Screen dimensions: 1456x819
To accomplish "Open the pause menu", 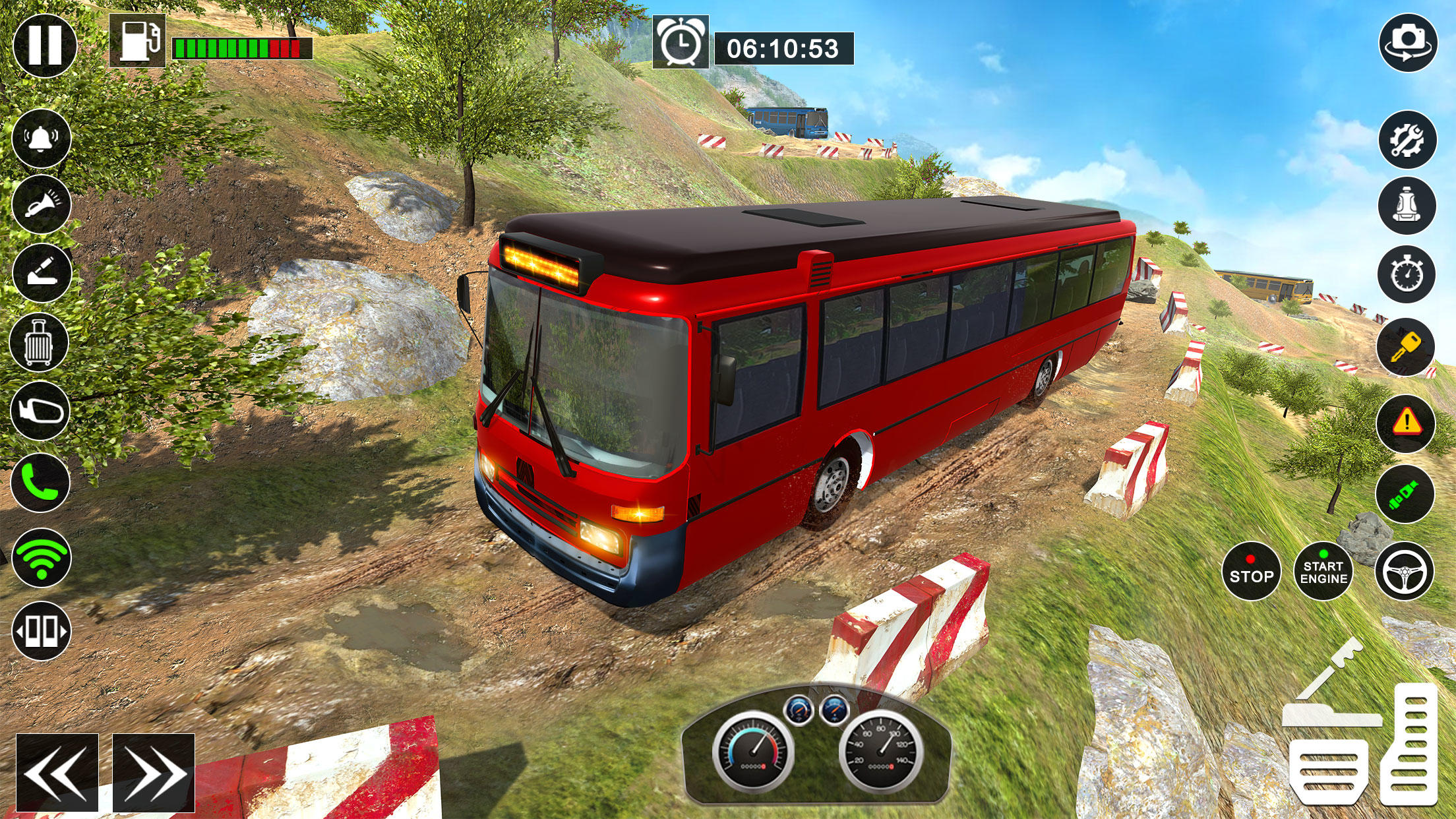I will [46, 46].
